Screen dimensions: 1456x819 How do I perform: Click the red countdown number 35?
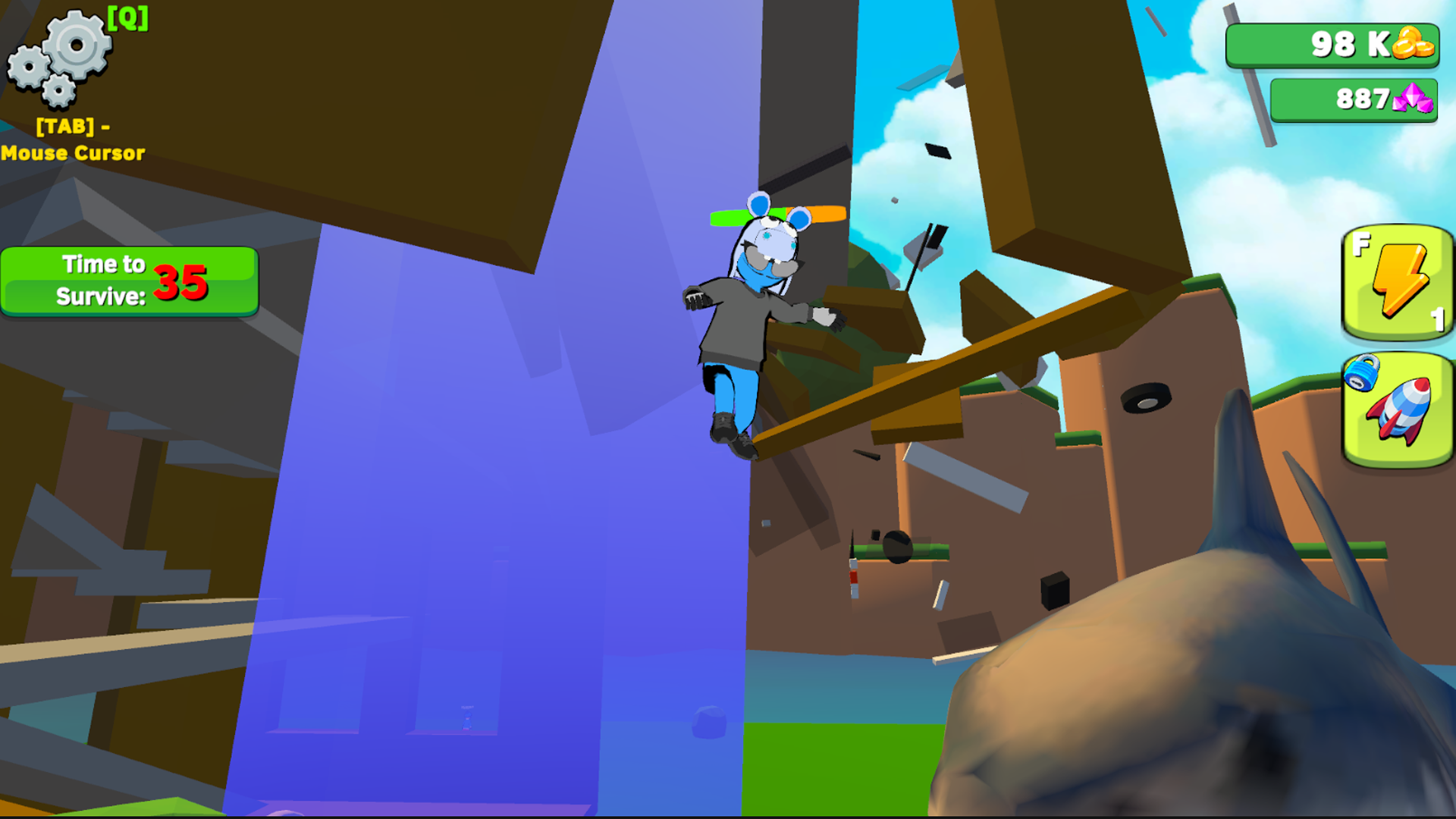(x=180, y=282)
